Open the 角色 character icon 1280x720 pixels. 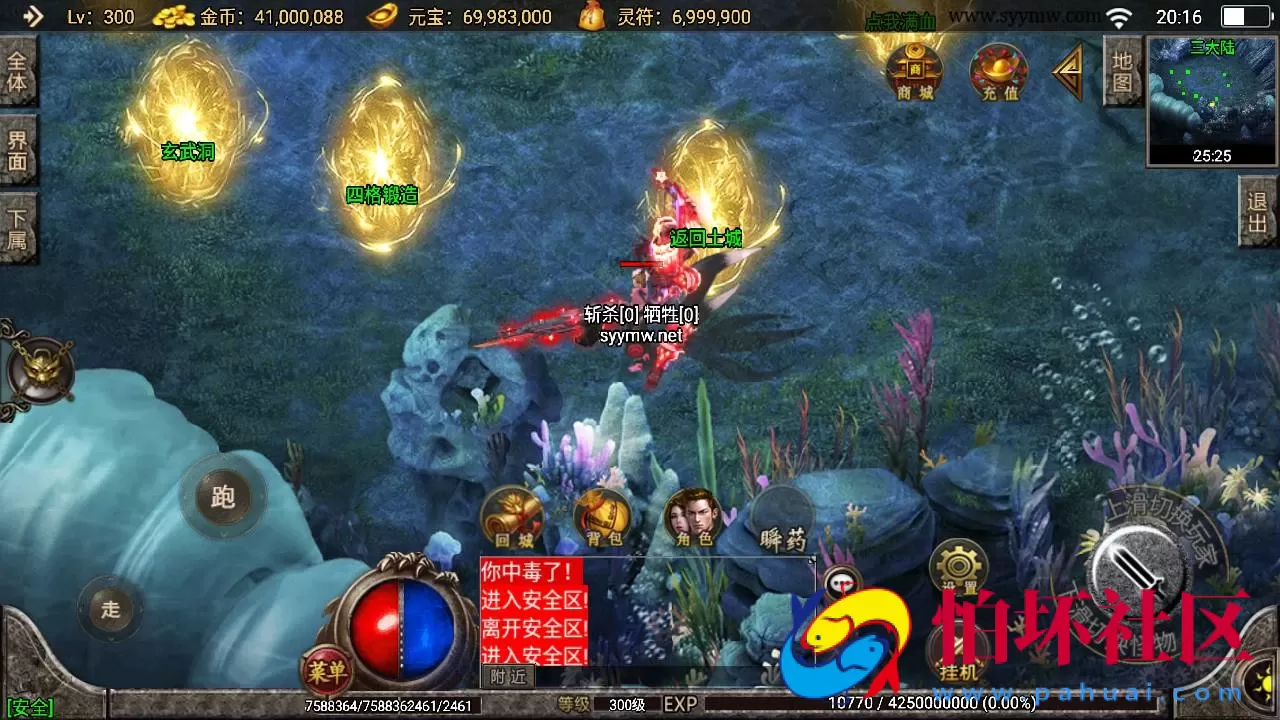coord(693,518)
